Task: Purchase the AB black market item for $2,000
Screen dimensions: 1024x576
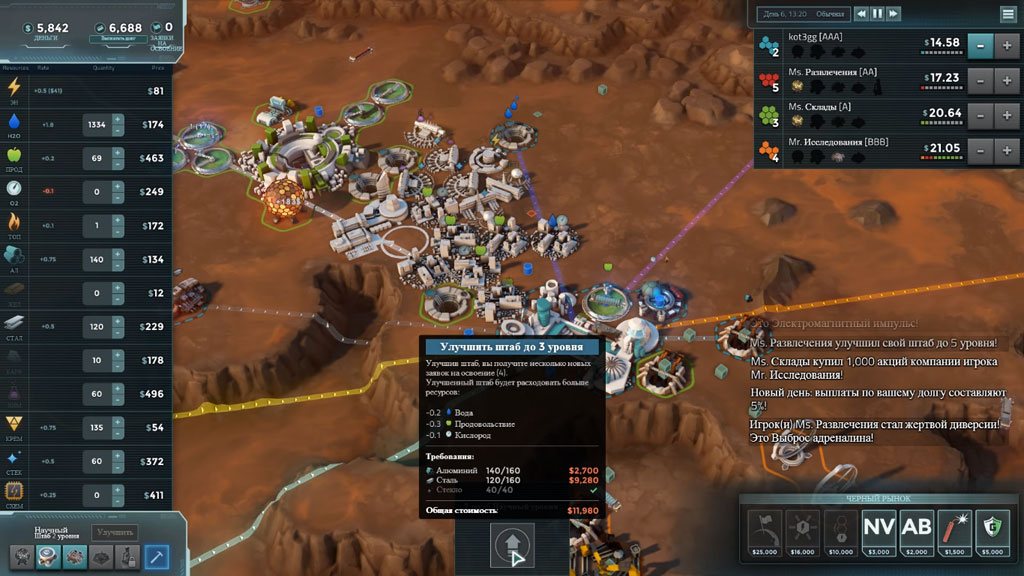Action: click(916, 527)
